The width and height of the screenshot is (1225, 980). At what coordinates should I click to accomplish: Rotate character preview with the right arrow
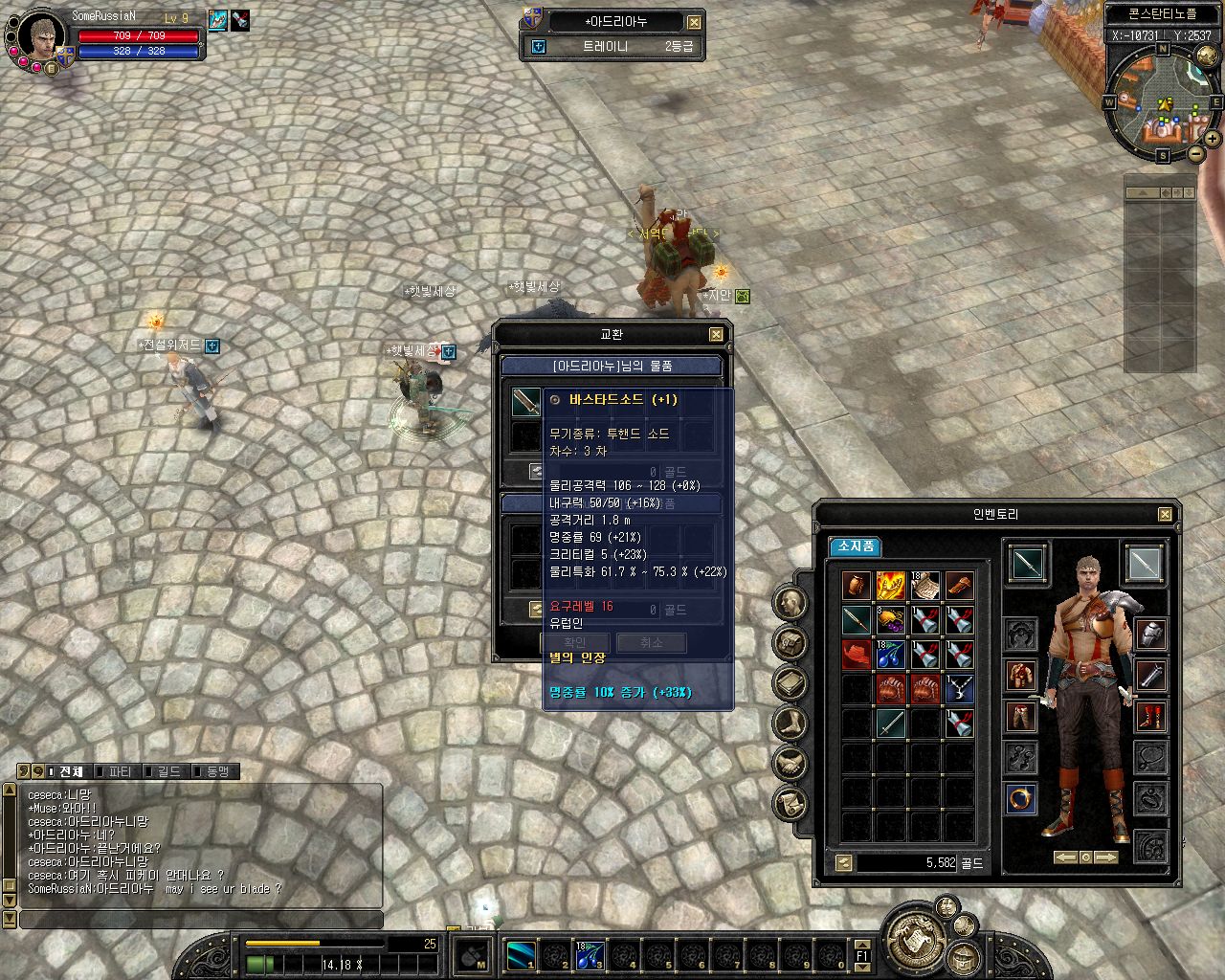point(1105,857)
